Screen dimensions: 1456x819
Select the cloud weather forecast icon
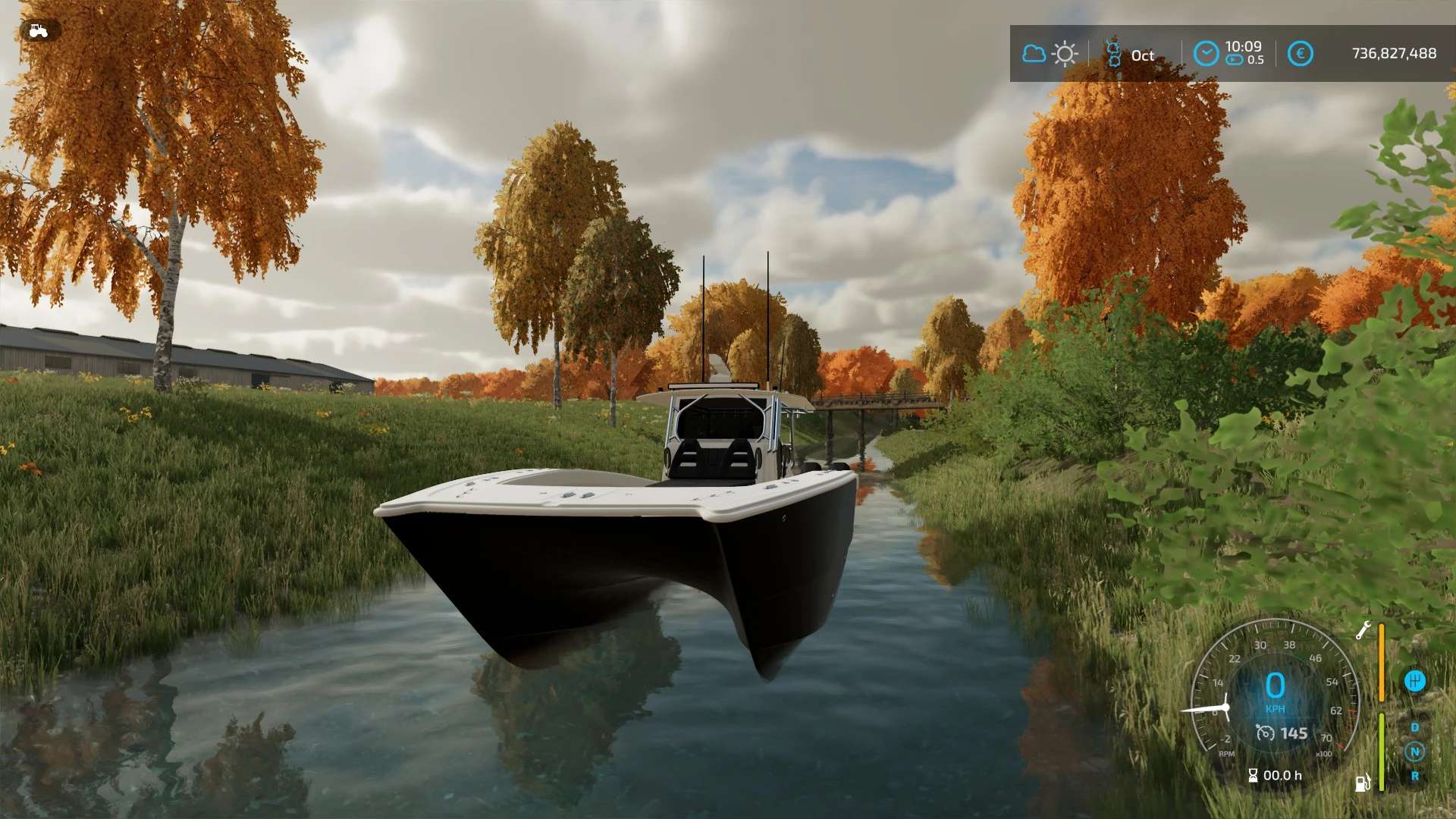point(1034,54)
